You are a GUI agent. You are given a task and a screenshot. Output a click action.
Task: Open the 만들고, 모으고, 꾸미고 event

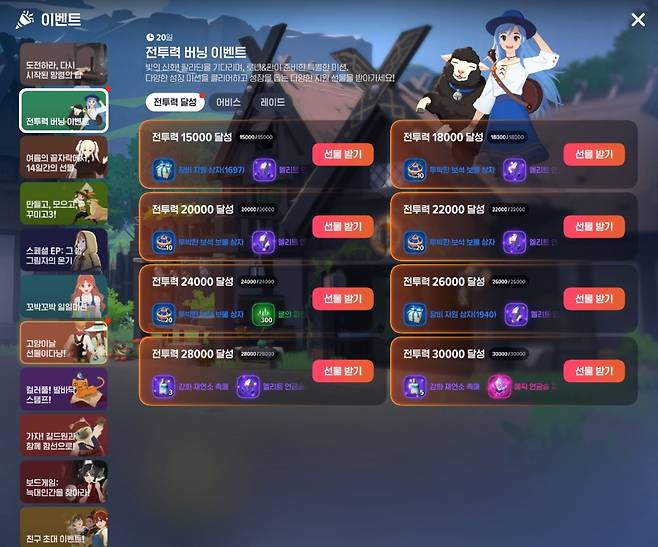tap(62, 203)
